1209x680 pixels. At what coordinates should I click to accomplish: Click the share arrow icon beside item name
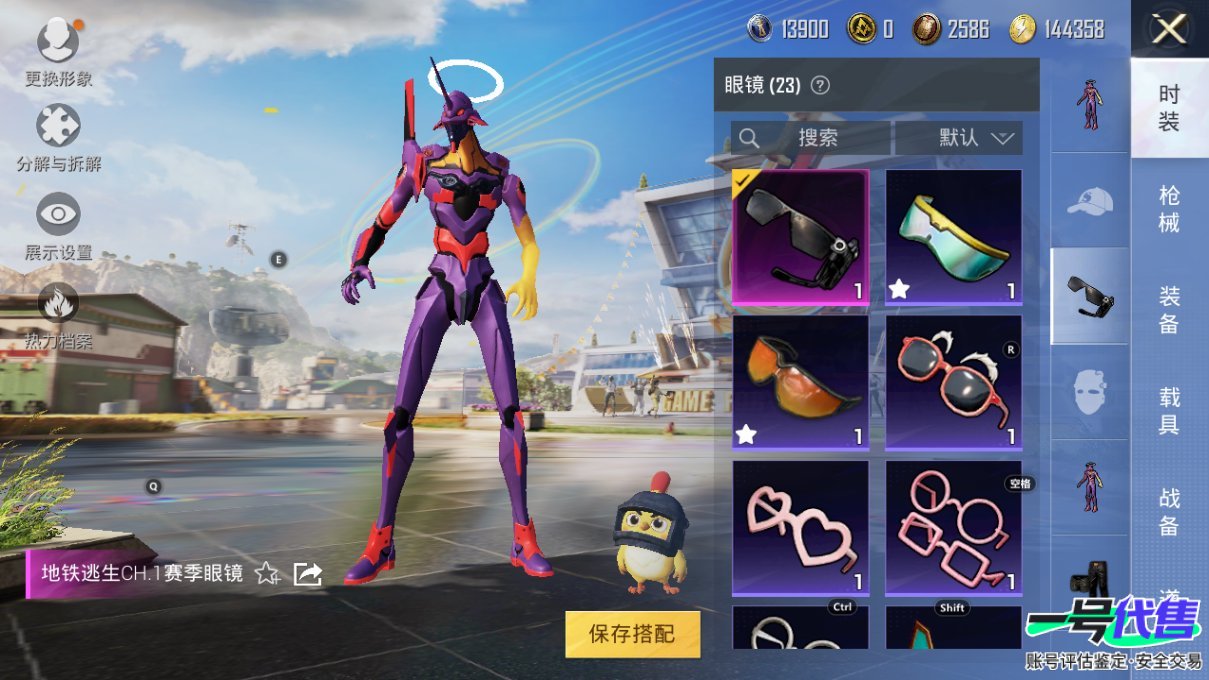click(307, 573)
